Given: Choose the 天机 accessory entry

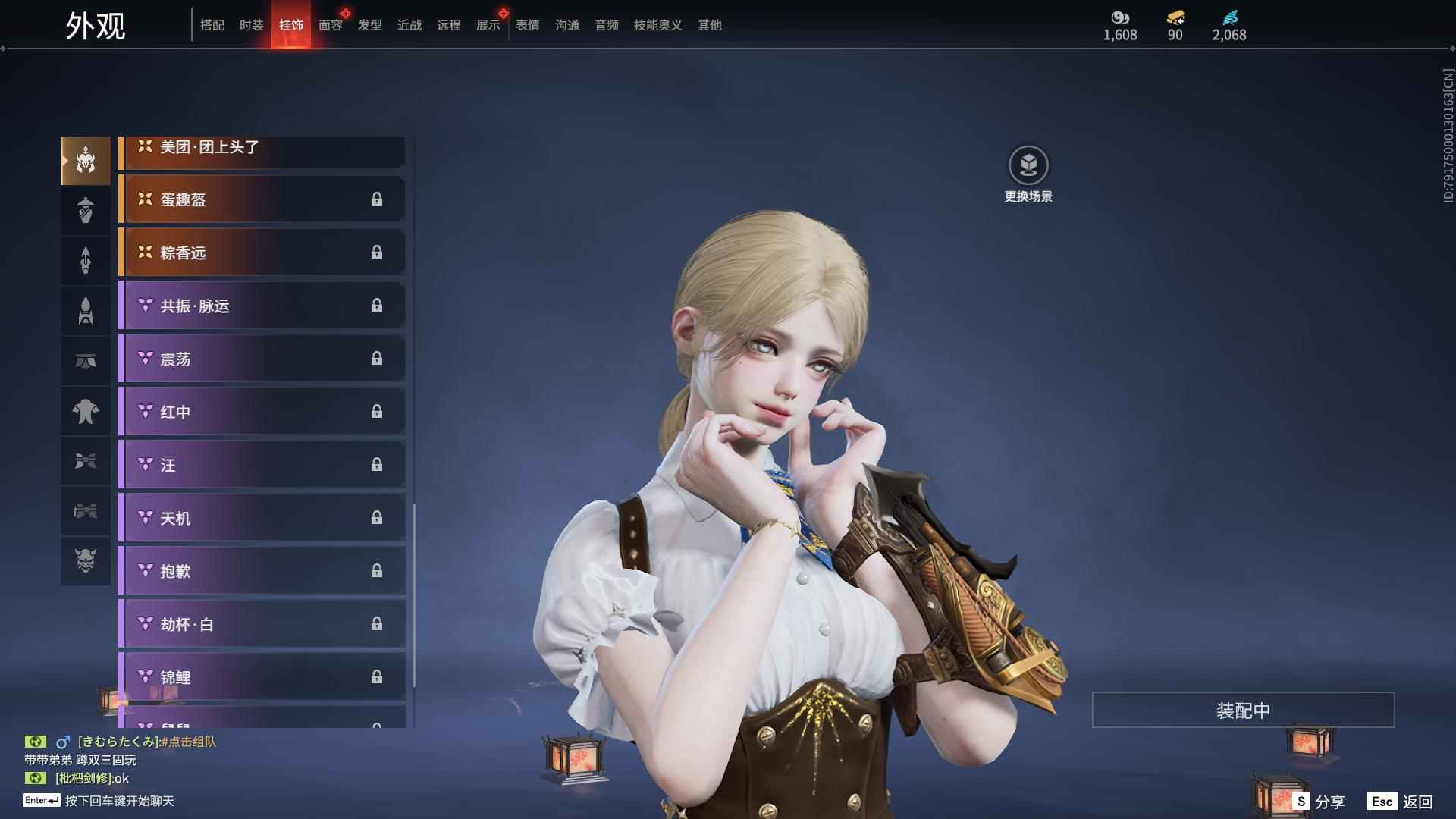Looking at the screenshot, I should point(262,518).
